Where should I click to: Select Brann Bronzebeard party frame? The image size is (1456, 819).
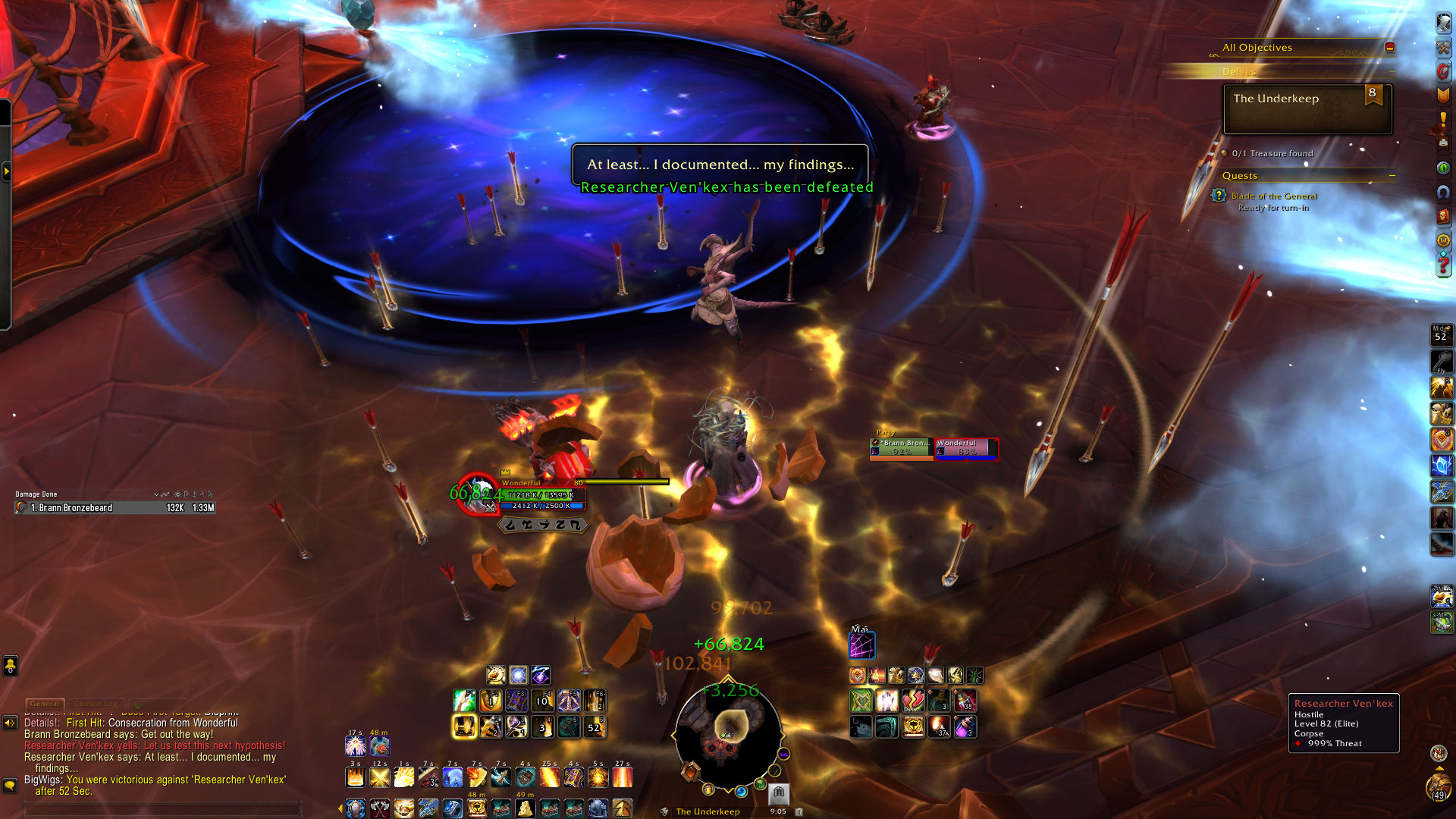901,447
